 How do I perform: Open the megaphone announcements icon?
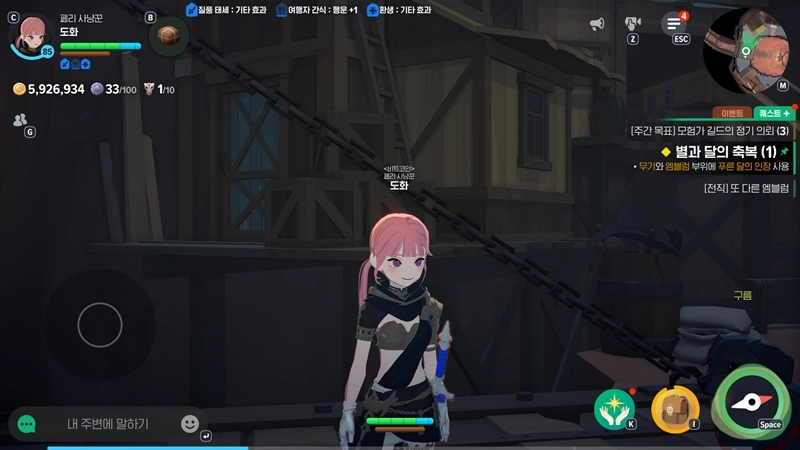597,24
